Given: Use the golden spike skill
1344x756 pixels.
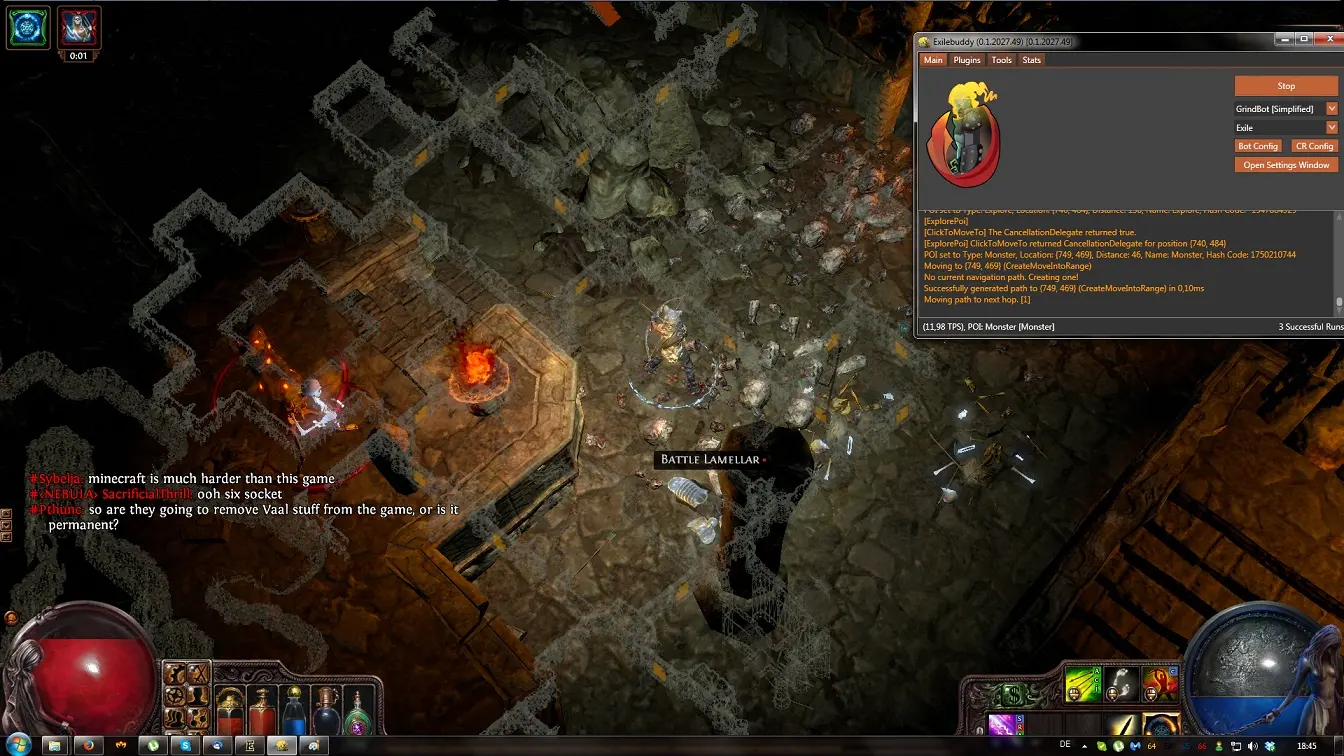Looking at the screenshot, I should pyautogui.click(x=1122, y=726).
